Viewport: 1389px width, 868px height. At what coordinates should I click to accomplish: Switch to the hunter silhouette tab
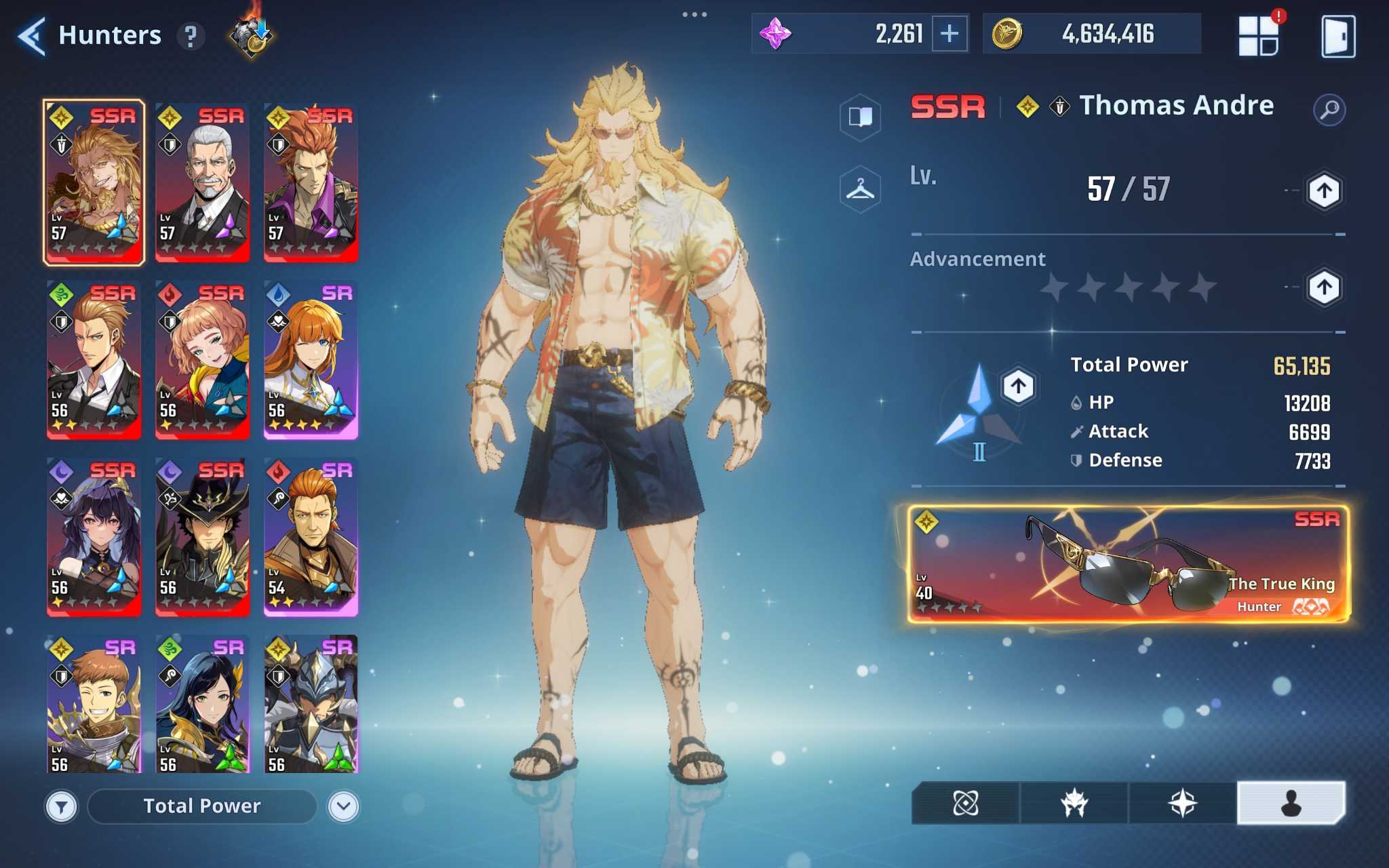(x=1291, y=804)
